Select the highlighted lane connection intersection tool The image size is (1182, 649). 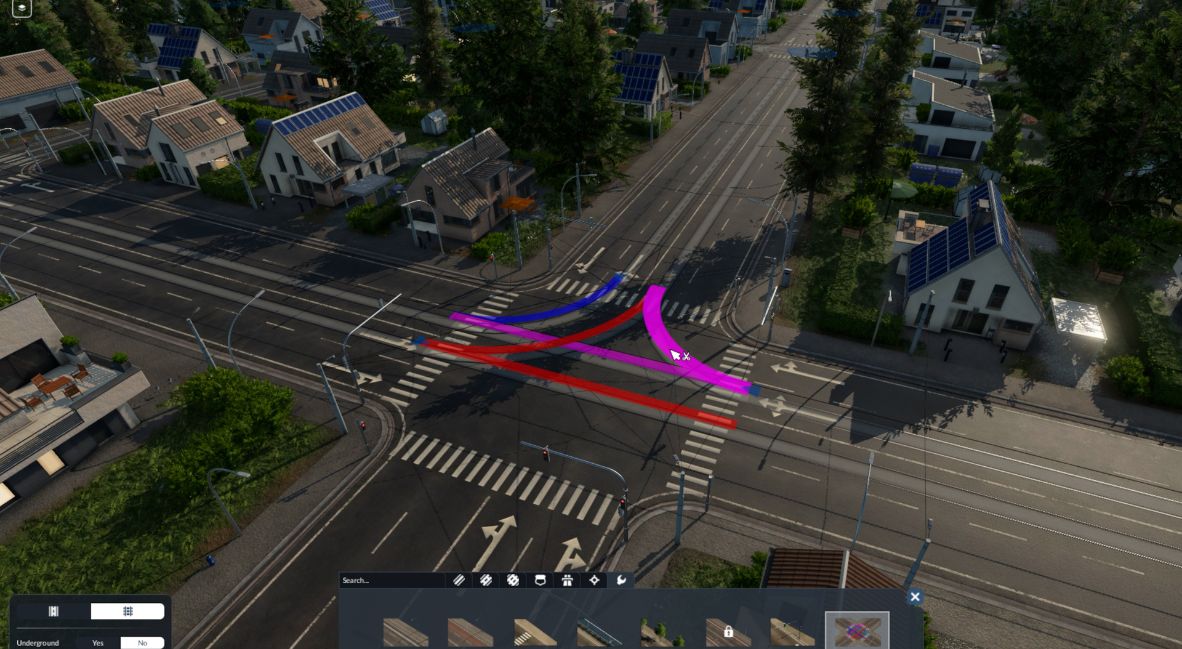point(856,631)
